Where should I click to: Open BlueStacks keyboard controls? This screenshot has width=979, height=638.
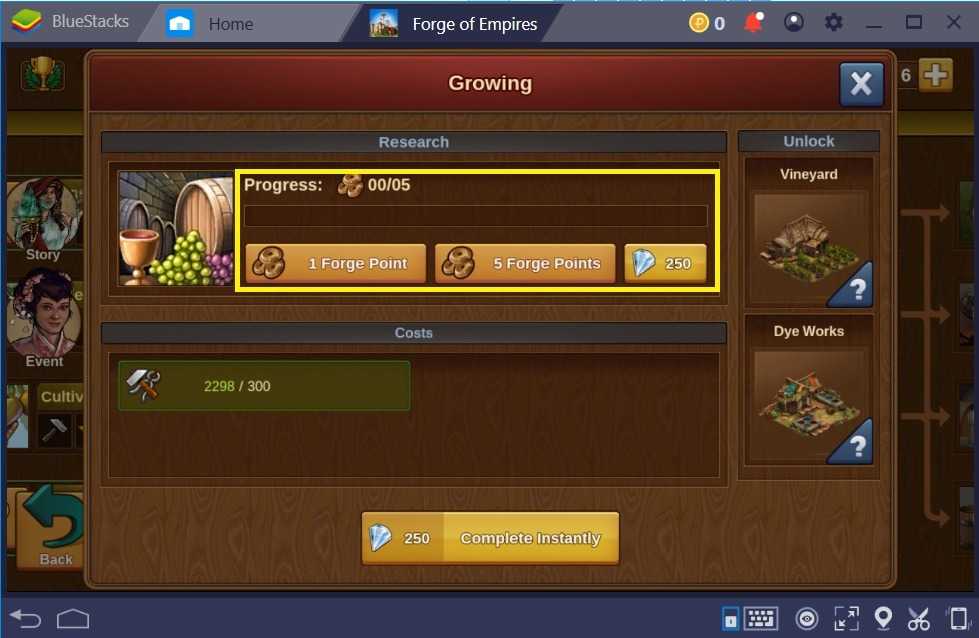click(761, 619)
